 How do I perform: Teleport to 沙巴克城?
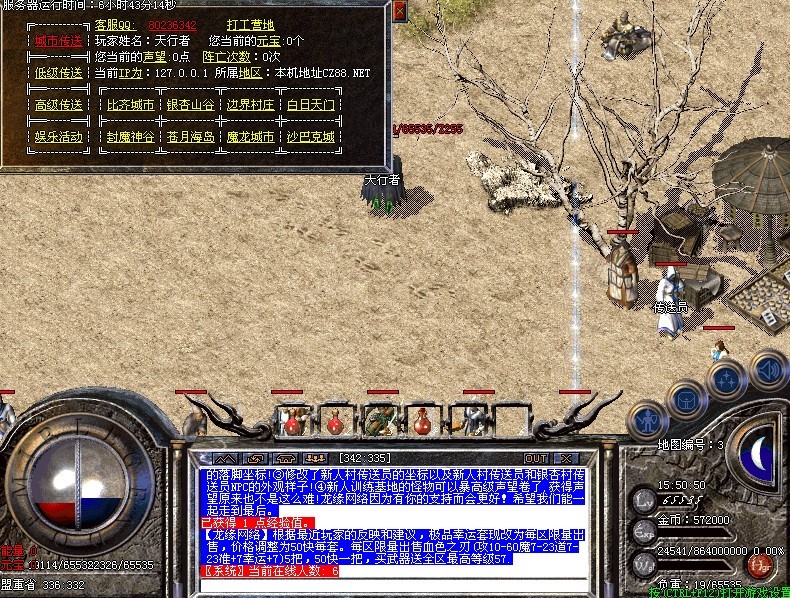pyautogui.click(x=310, y=137)
